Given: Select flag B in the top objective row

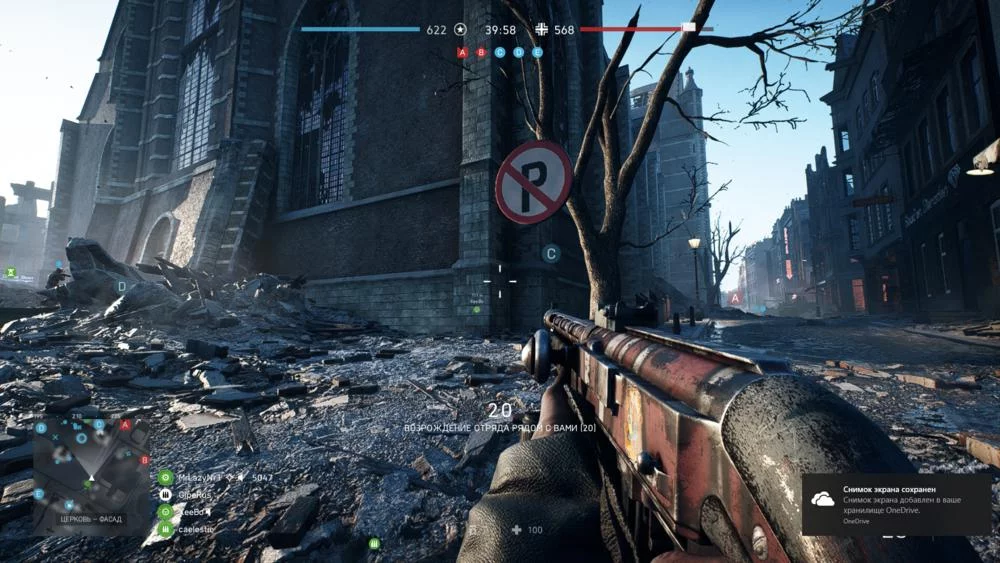Looking at the screenshot, I should coord(481,52).
